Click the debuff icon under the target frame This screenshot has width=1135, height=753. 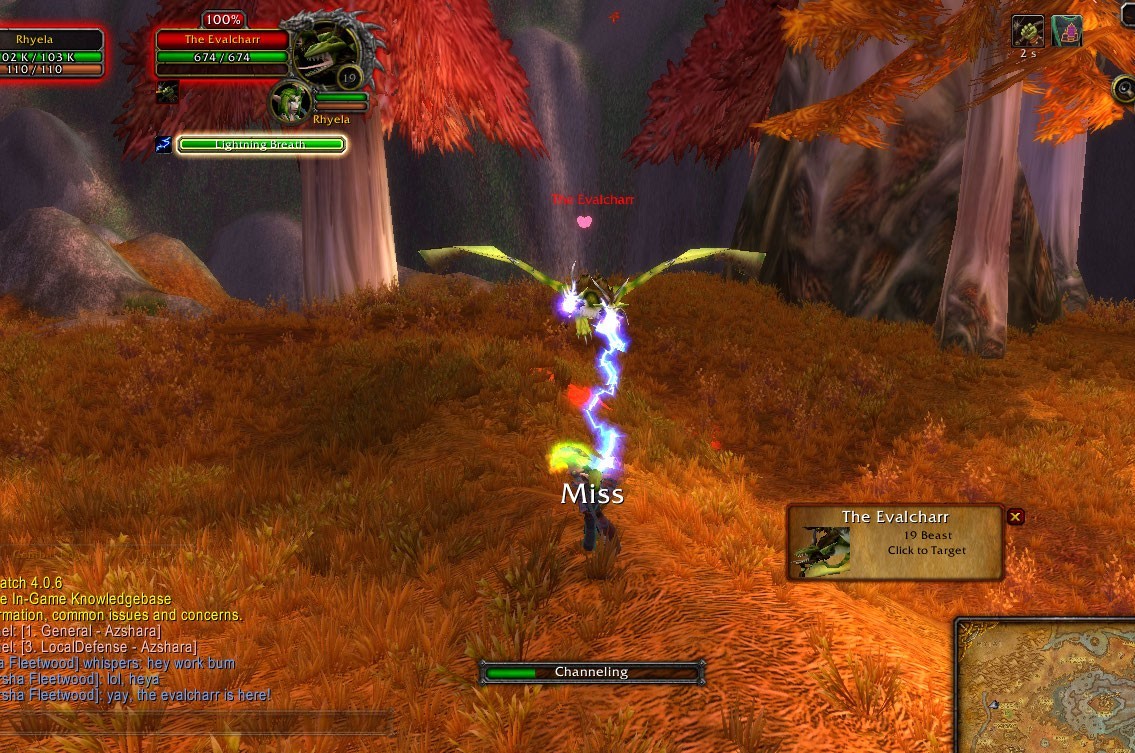pos(166,92)
